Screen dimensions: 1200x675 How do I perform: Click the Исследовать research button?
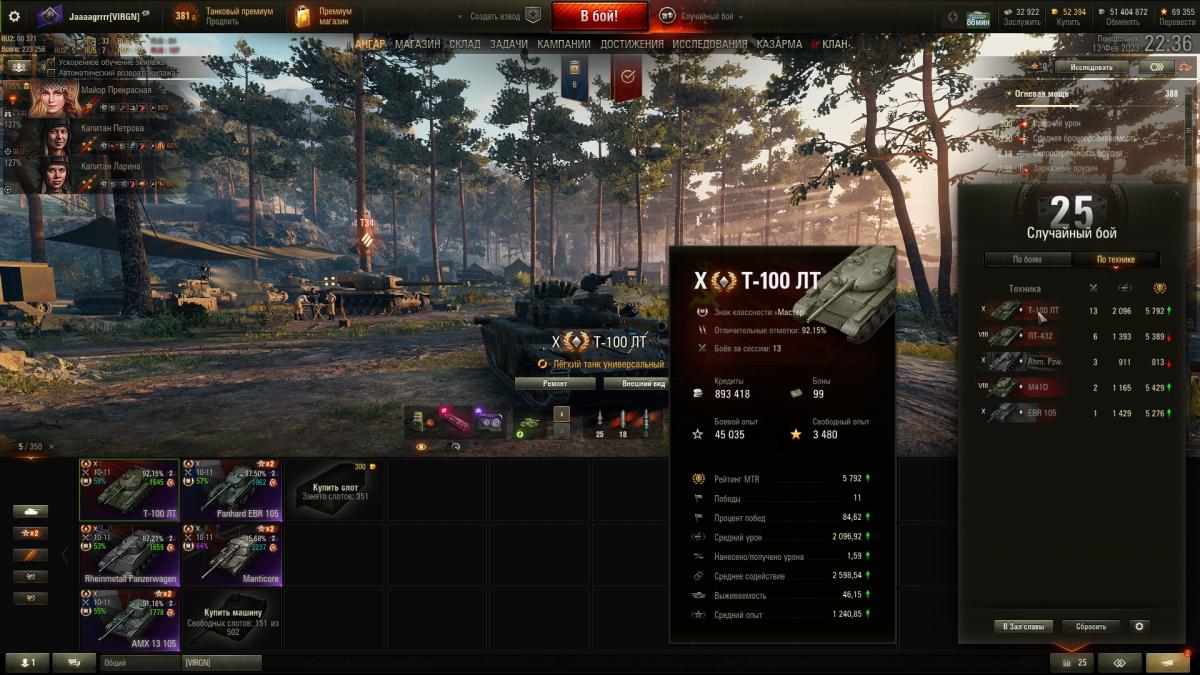coord(1091,67)
